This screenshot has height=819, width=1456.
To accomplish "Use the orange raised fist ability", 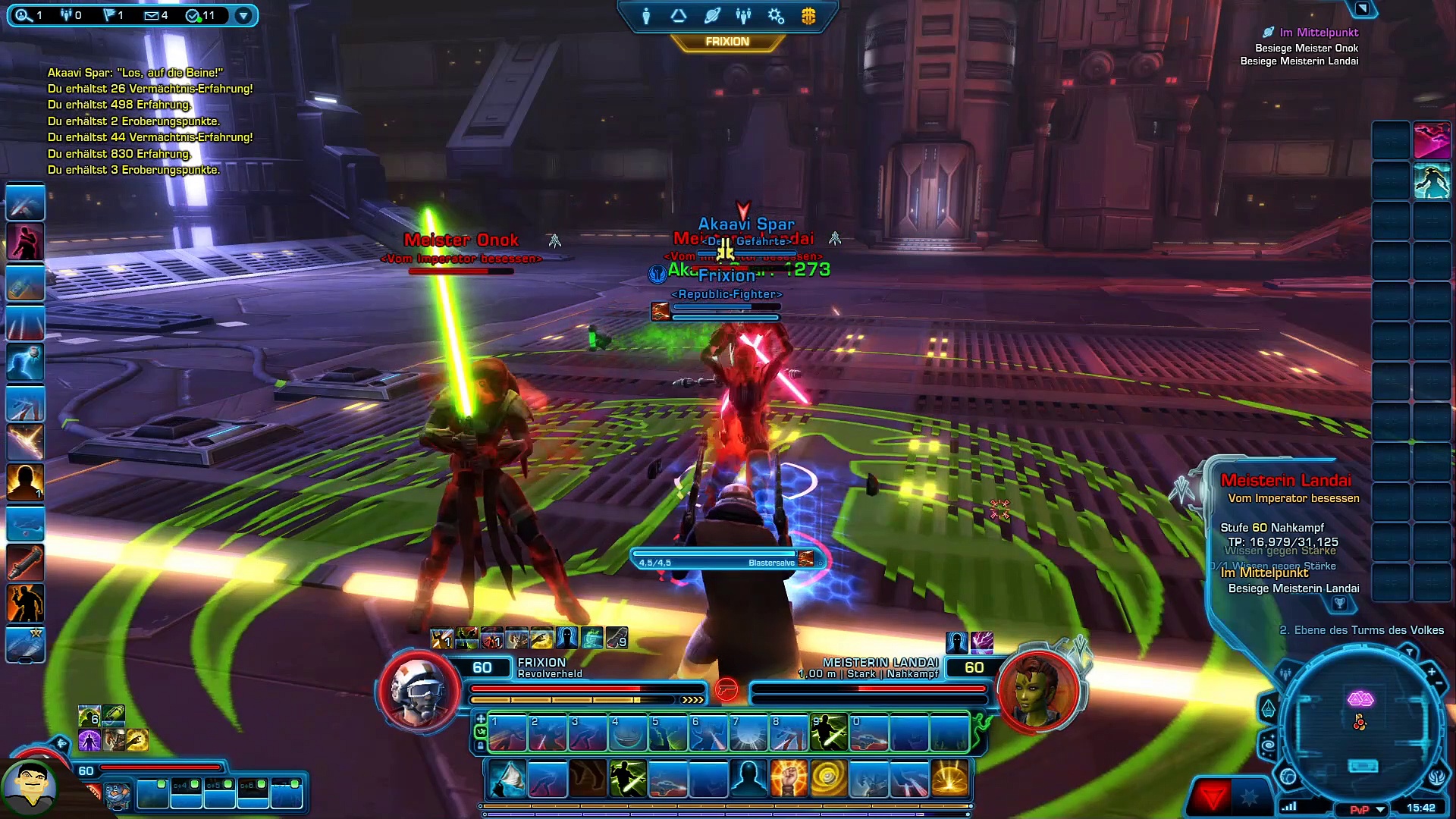I will [788, 779].
